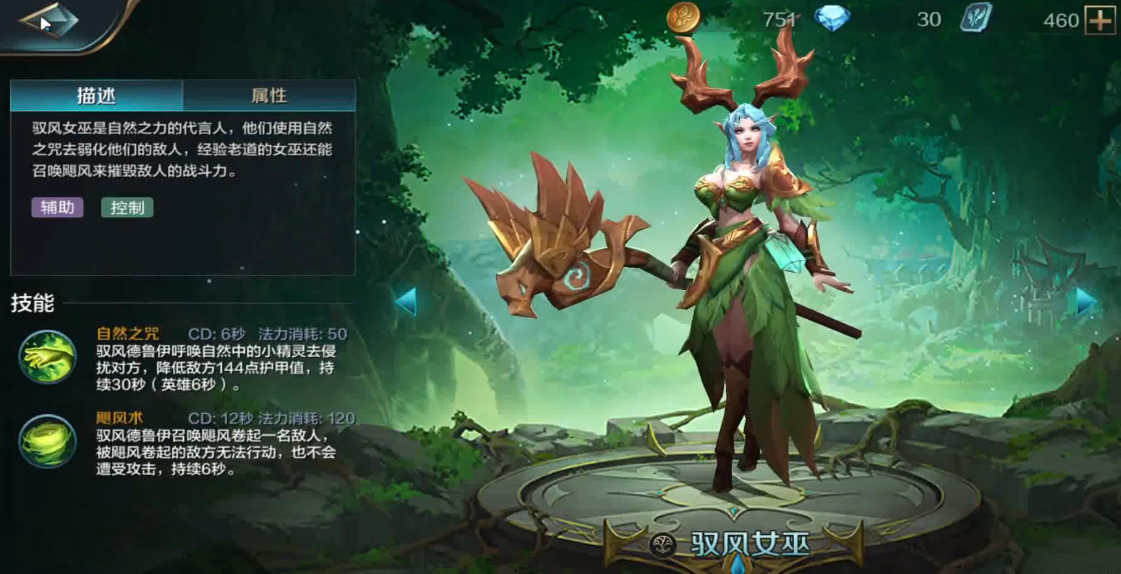Switch to the 属性 tab
The image size is (1121, 574).
(269, 96)
